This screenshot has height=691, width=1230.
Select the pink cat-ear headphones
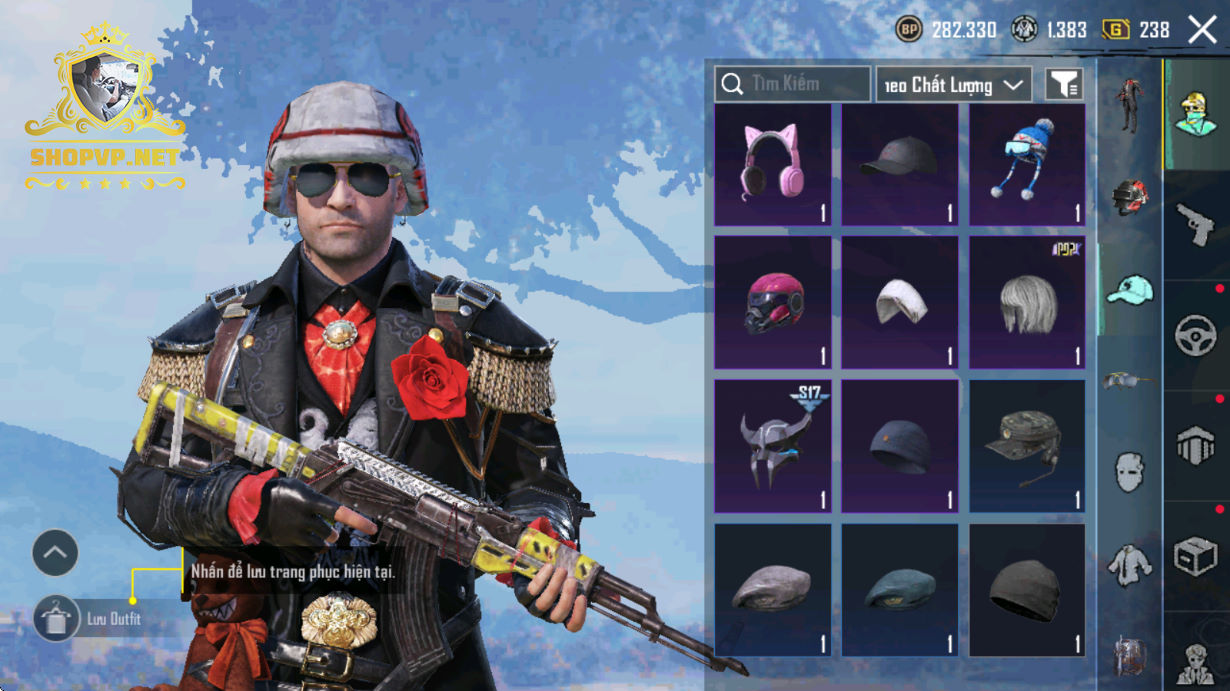point(772,165)
